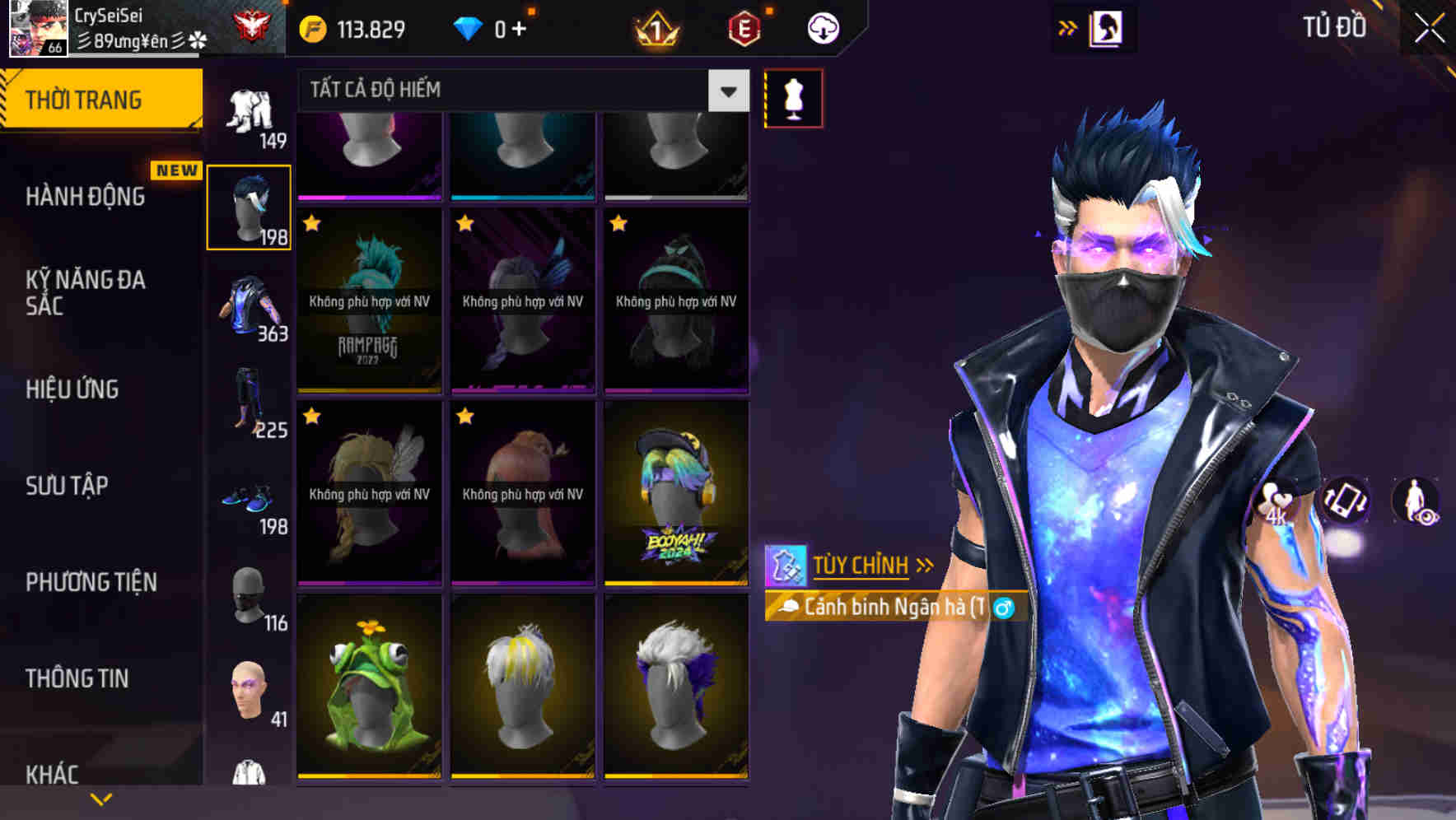Click the level 1 crown badge
Viewport: 1456px width, 820px height.
[654, 27]
